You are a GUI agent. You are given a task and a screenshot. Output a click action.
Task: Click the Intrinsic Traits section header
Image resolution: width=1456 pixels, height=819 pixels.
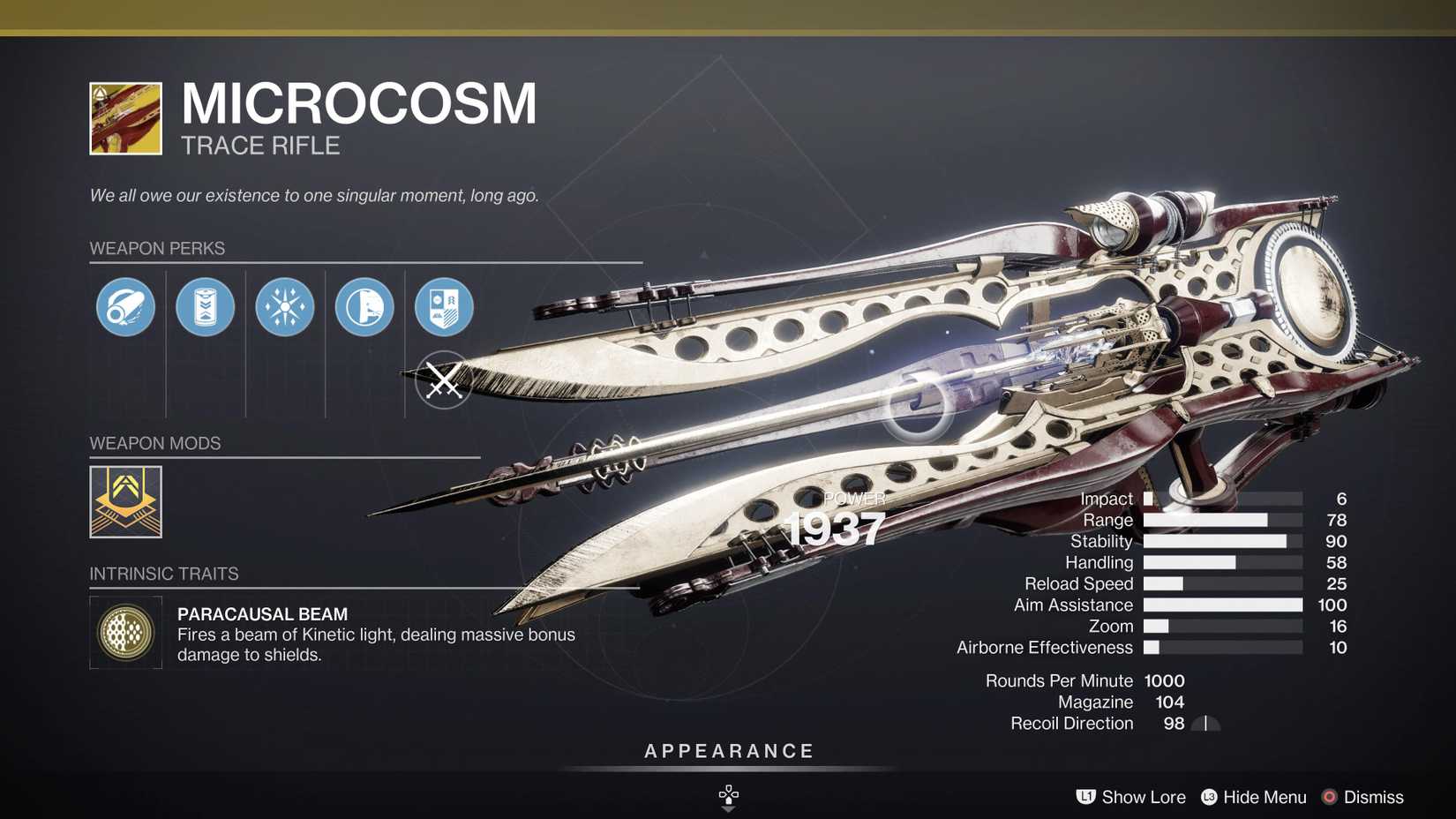tap(164, 574)
